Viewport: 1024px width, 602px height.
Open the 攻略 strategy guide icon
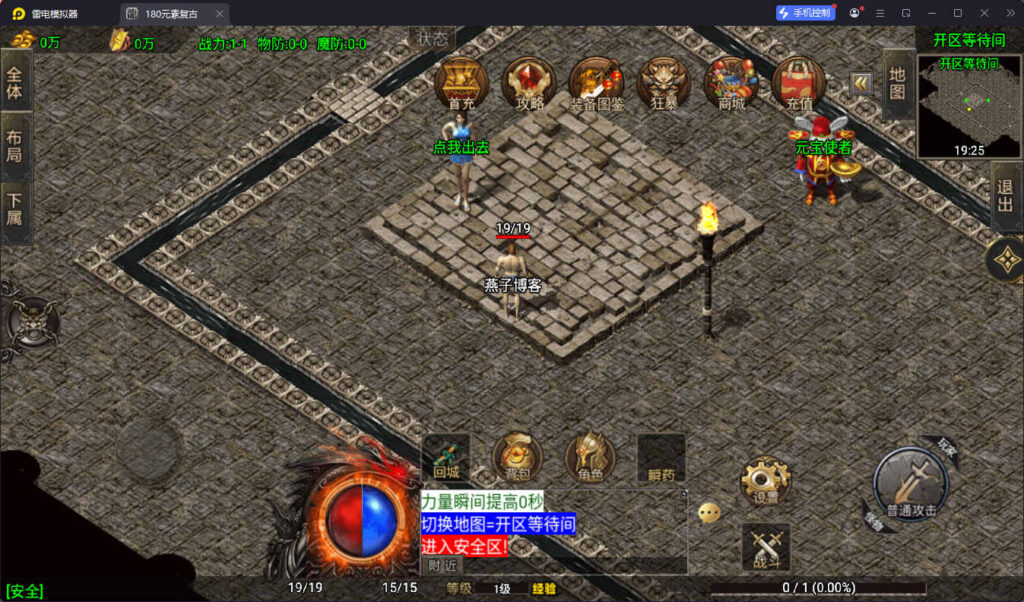point(529,82)
